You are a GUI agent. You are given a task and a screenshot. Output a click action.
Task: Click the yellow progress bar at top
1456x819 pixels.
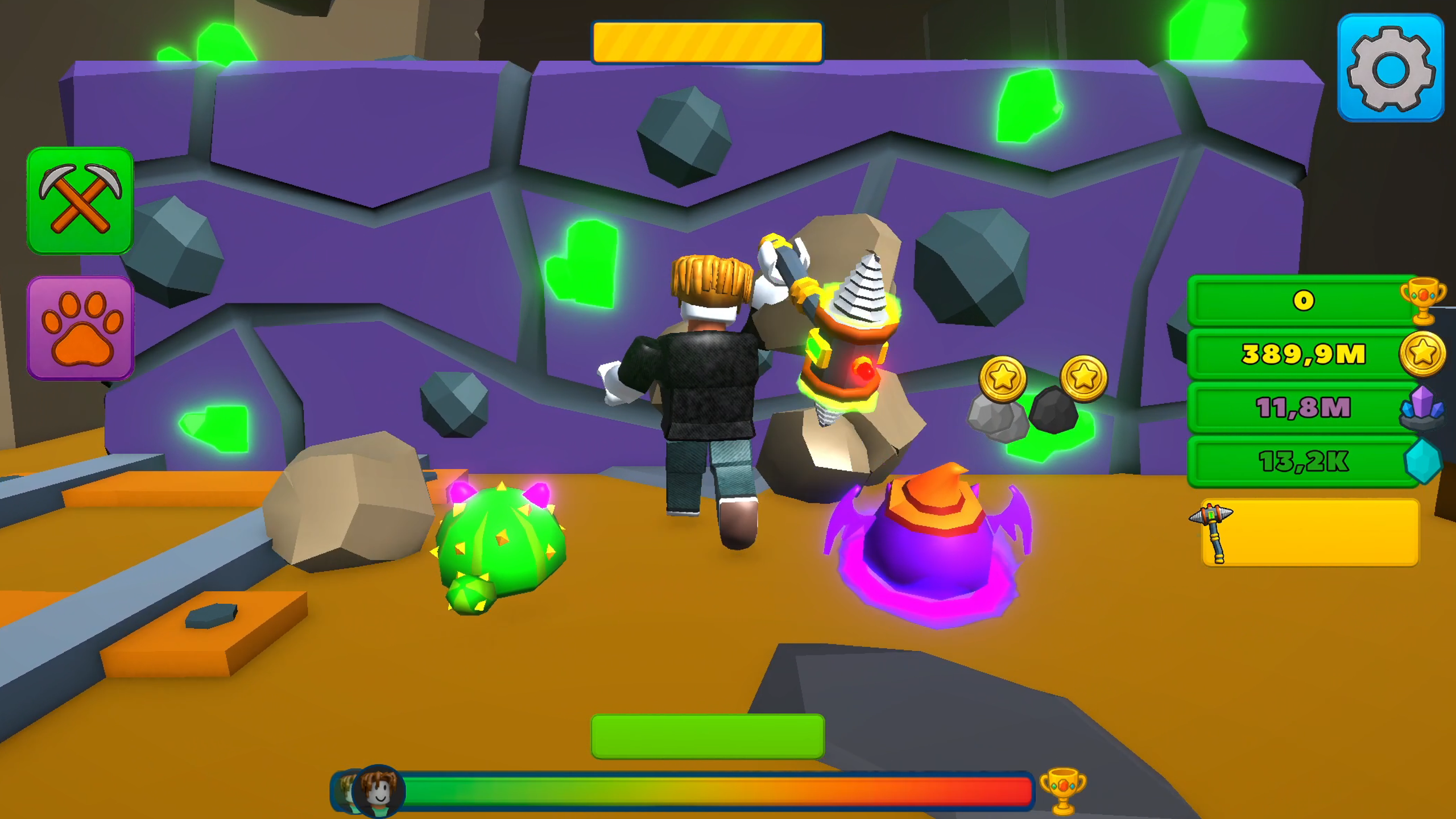707,43
